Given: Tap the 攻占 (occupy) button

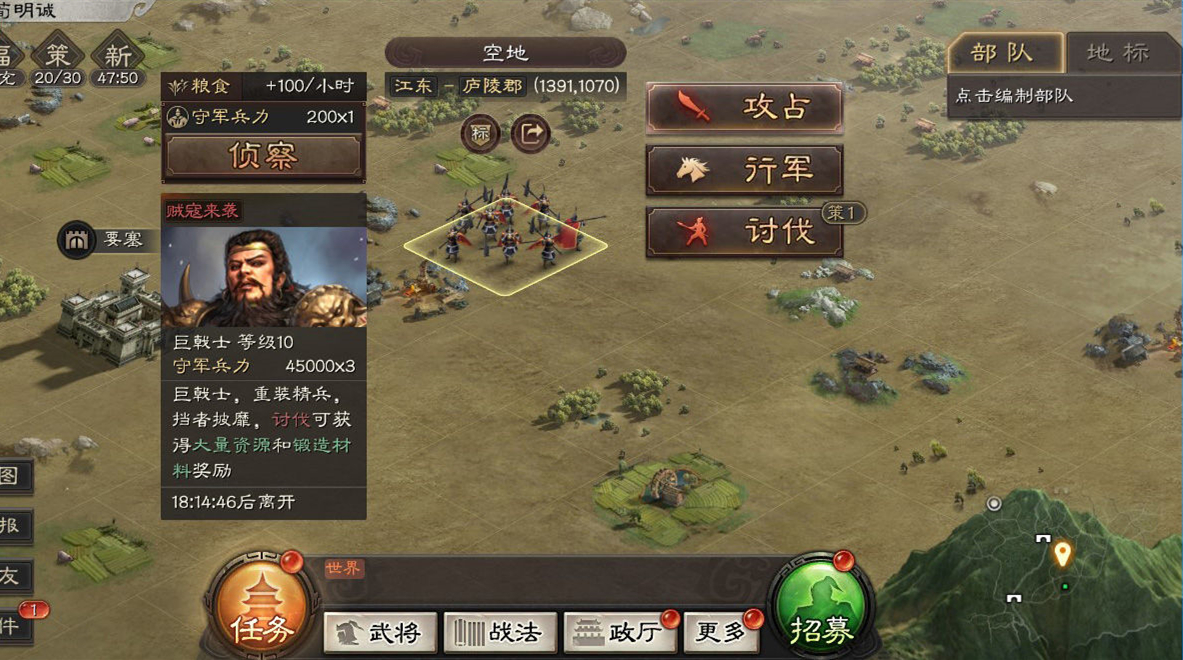Looking at the screenshot, I should [x=744, y=108].
